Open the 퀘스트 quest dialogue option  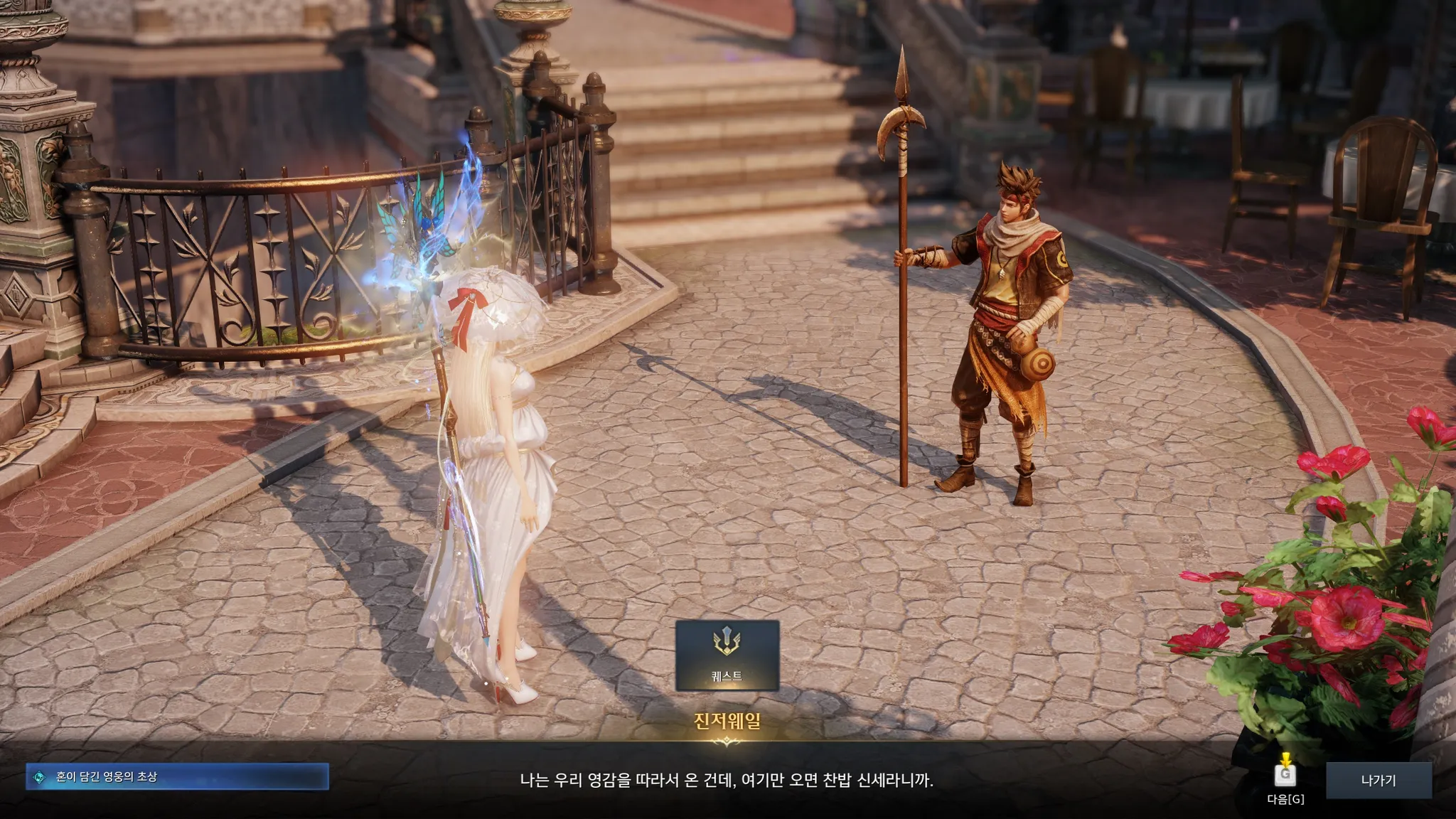point(727,655)
